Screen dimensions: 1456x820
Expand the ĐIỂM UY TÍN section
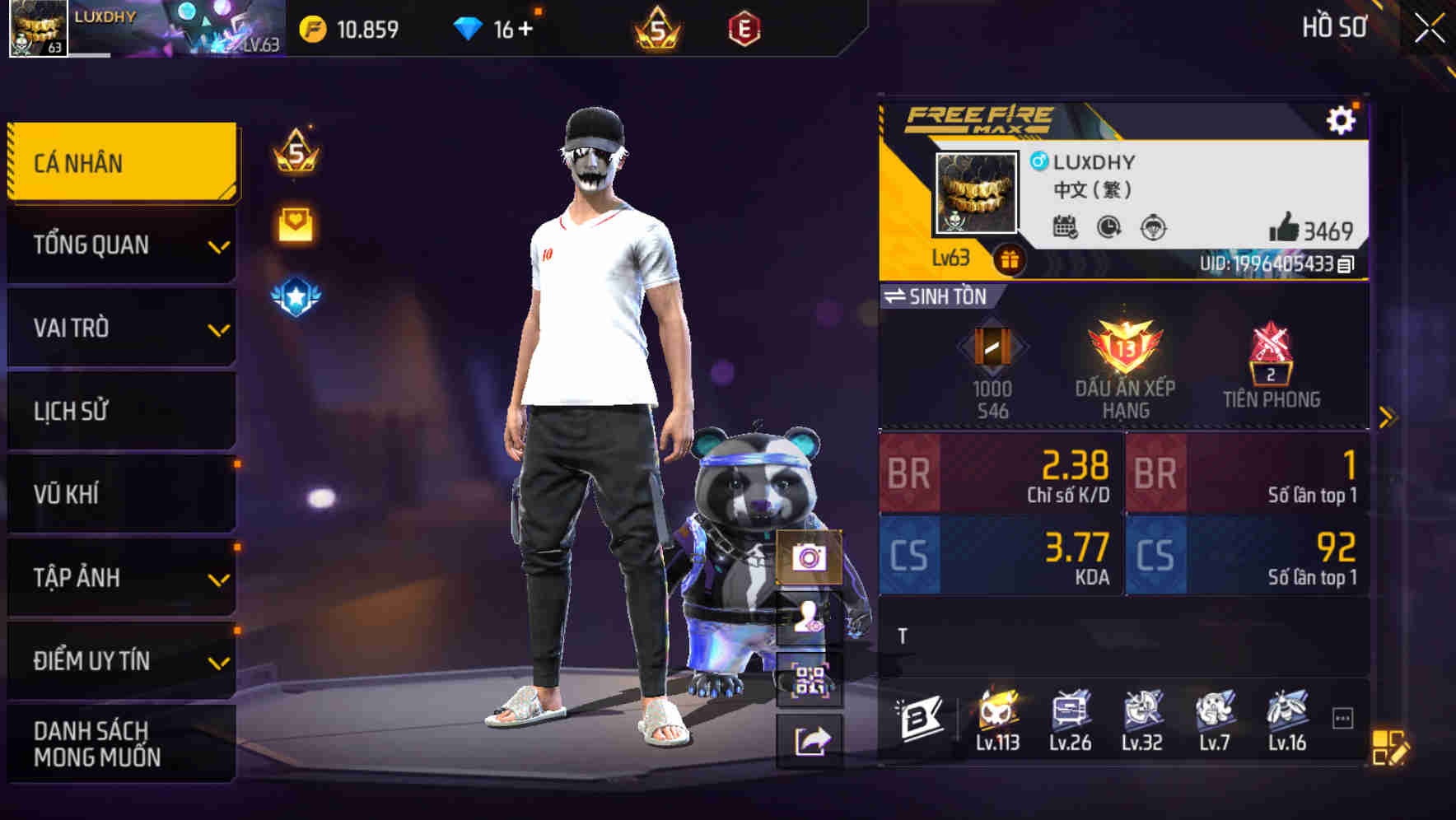[120, 659]
